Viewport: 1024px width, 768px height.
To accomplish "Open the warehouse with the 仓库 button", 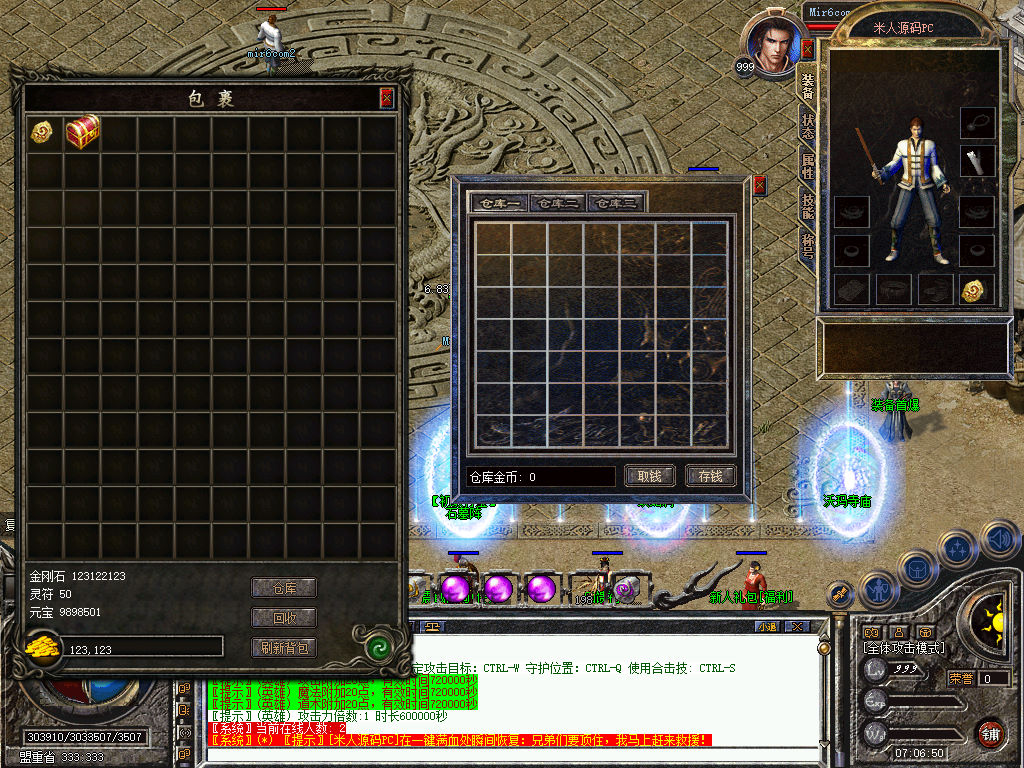I will (x=283, y=588).
